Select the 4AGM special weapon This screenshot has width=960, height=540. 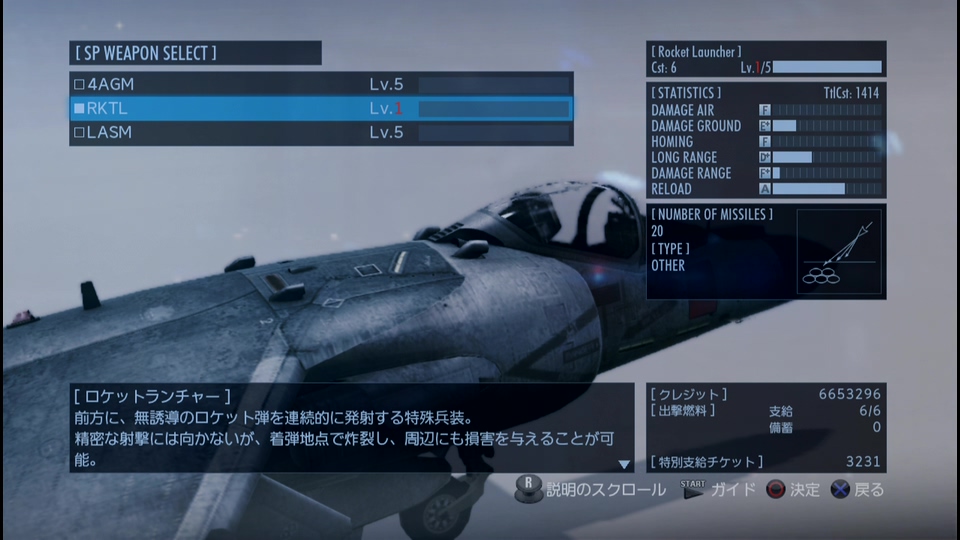click(320, 85)
